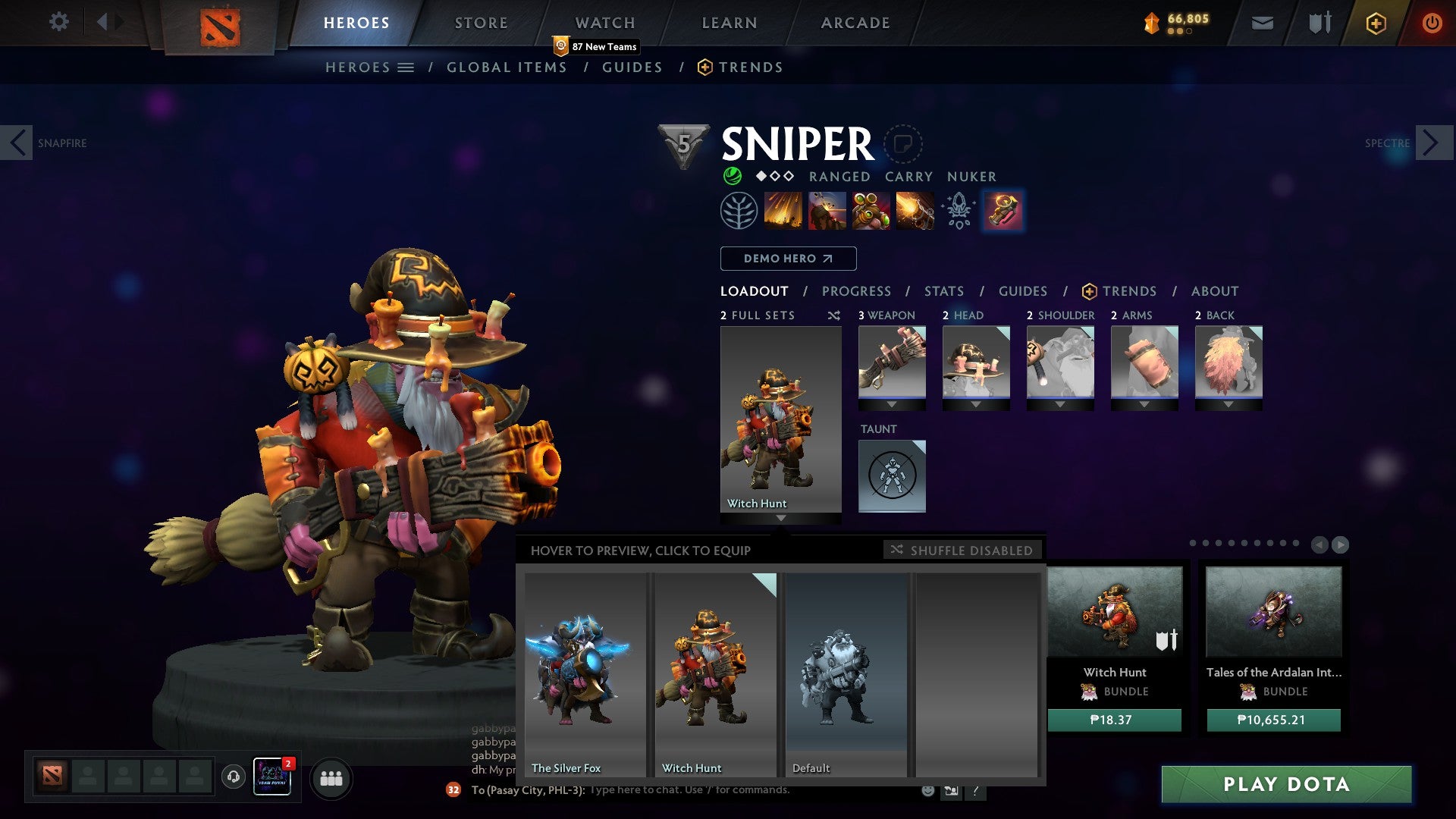This screenshot has height=819, width=1456.
Task: Click the Take Aim ability icon
Action: [x=871, y=210]
